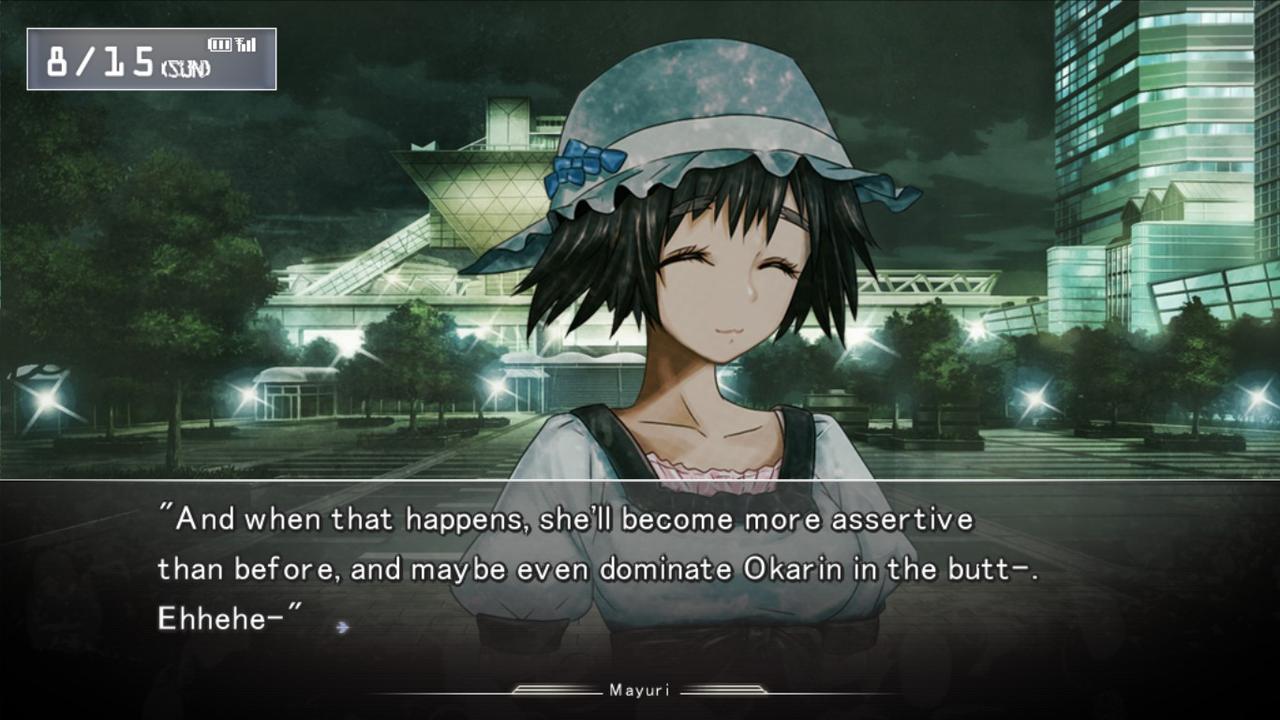Viewport: 1280px width, 720px height.
Task: Click the dialogue advance arrow after "Ehhehe-"
Action: click(343, 627)
